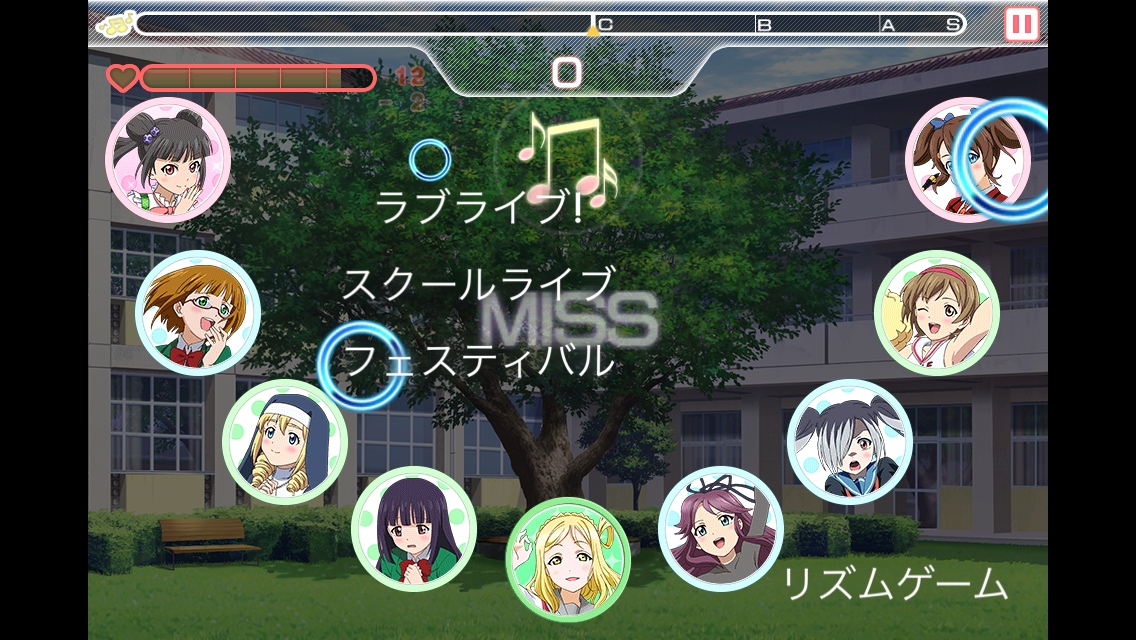Tap the blonde girl in the bottom center
The image size is (1136, 640).
(x=568, y=559)
